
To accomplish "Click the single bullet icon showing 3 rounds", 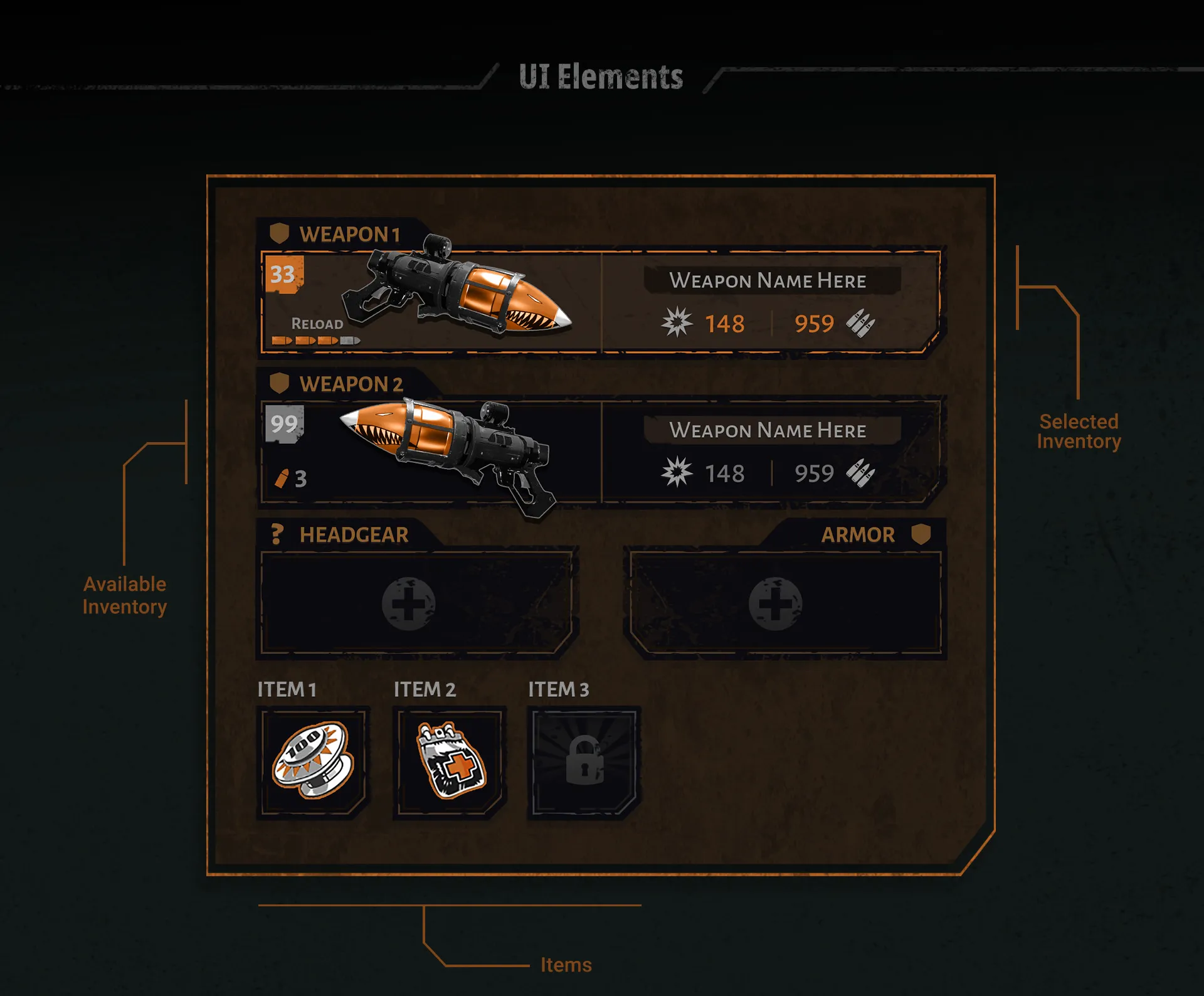I will [x=280, y=479].
